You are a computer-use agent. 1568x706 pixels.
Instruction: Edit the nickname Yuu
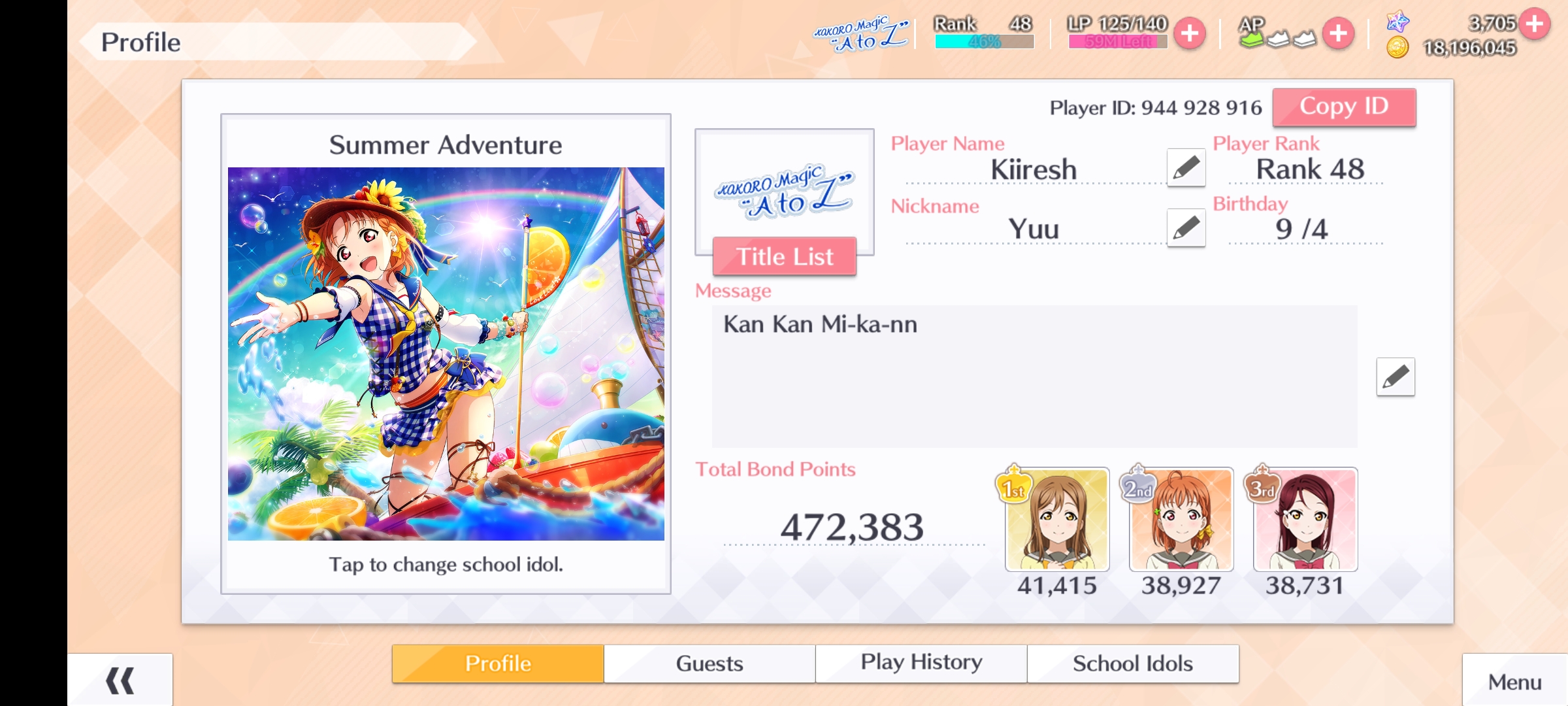pos(1186,228)
